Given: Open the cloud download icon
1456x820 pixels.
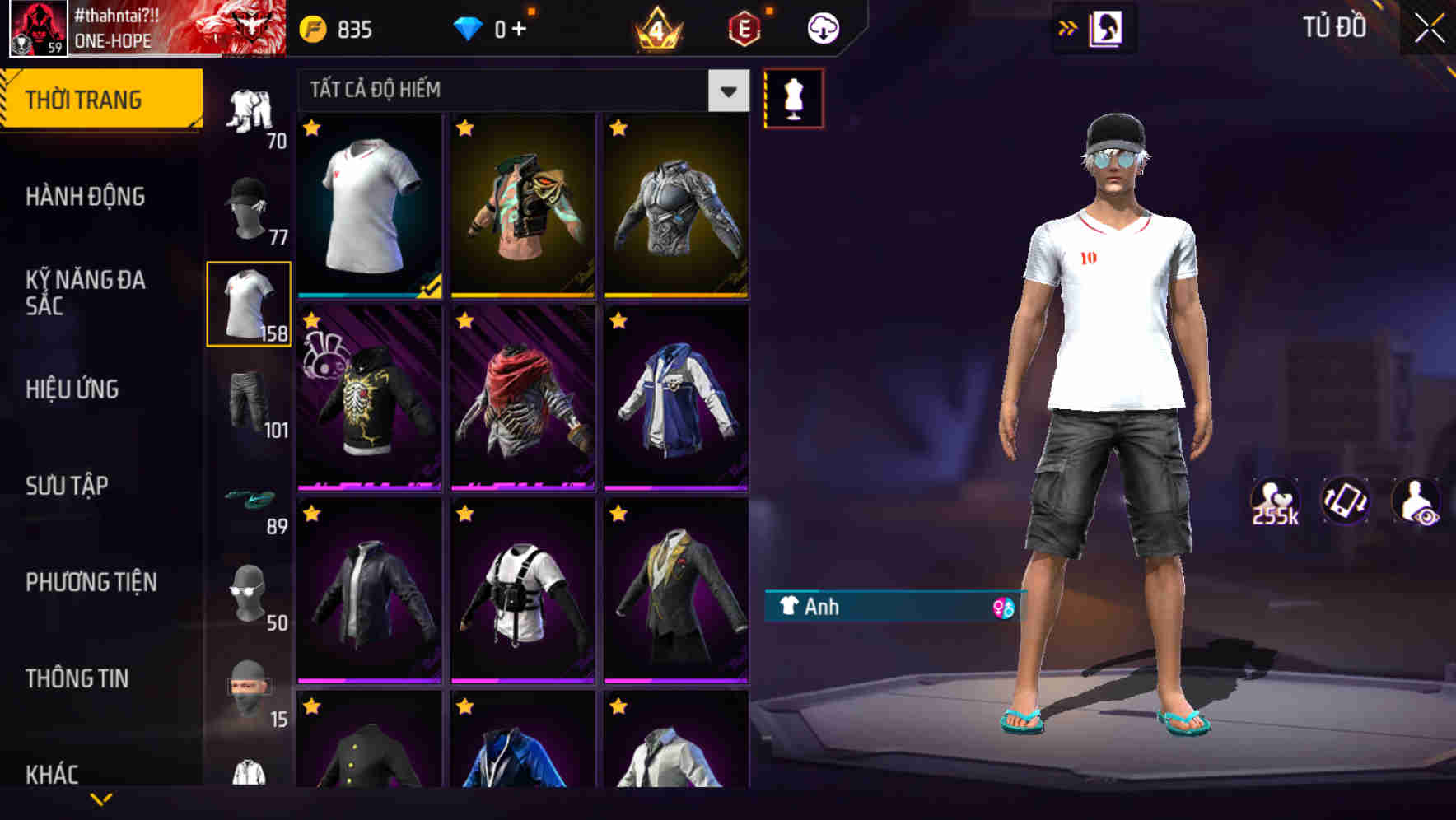Looking at the screenshot, I should pos(821,27).
